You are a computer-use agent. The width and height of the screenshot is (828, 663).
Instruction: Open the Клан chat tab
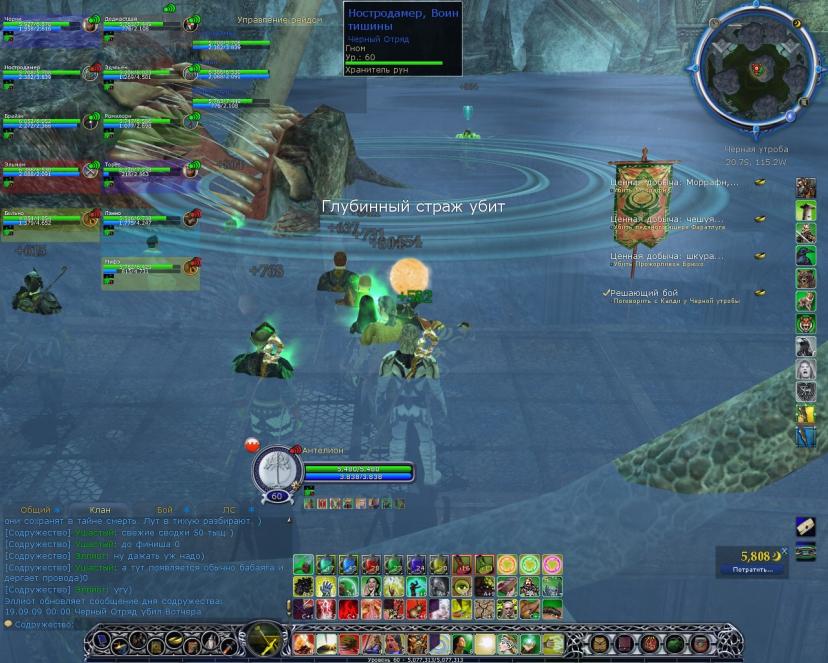100,510
